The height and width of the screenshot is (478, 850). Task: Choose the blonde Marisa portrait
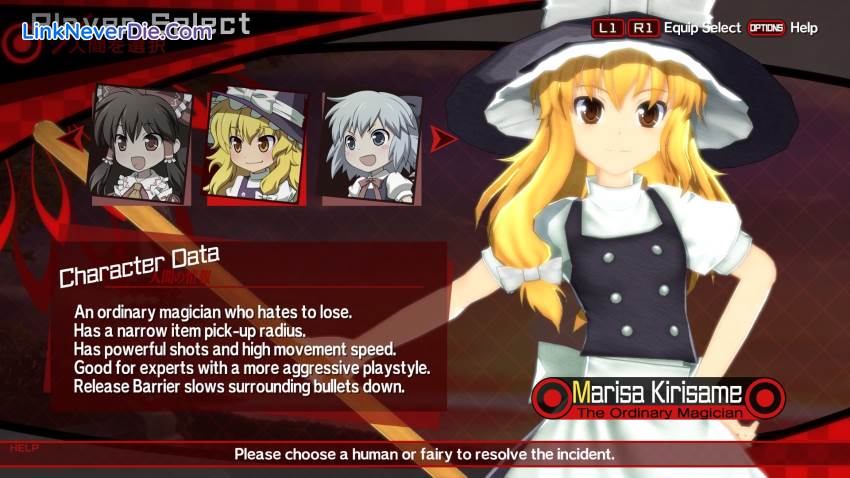pos(256,146)
